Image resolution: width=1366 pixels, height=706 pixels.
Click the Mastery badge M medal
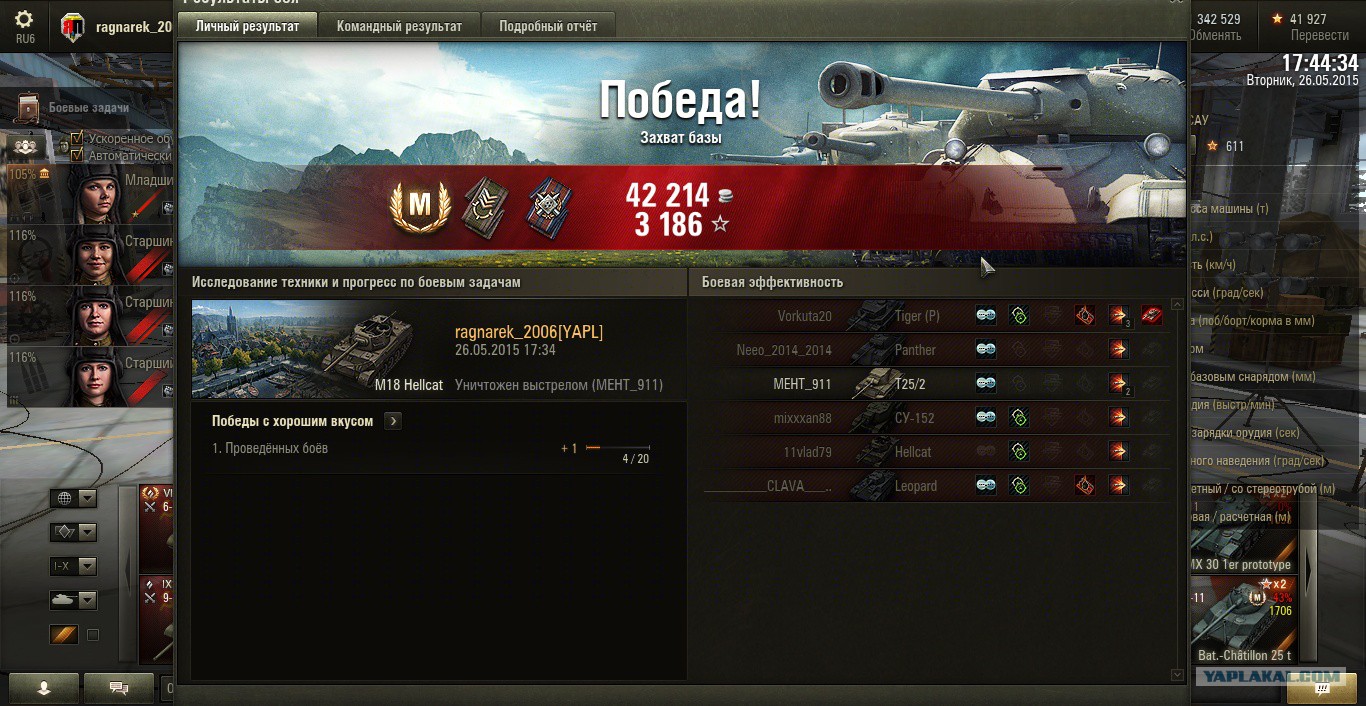(420, 204)
